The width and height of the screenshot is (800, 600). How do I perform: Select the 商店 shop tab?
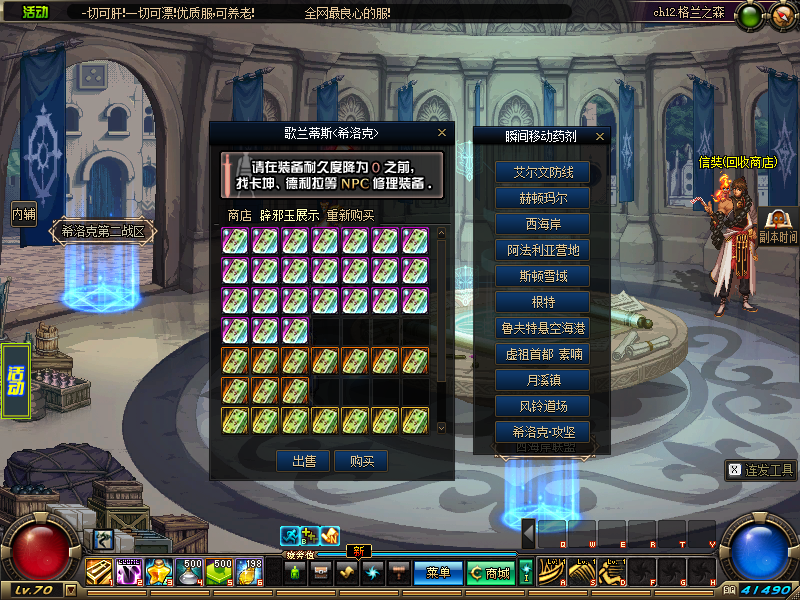[x=239, y=215]
